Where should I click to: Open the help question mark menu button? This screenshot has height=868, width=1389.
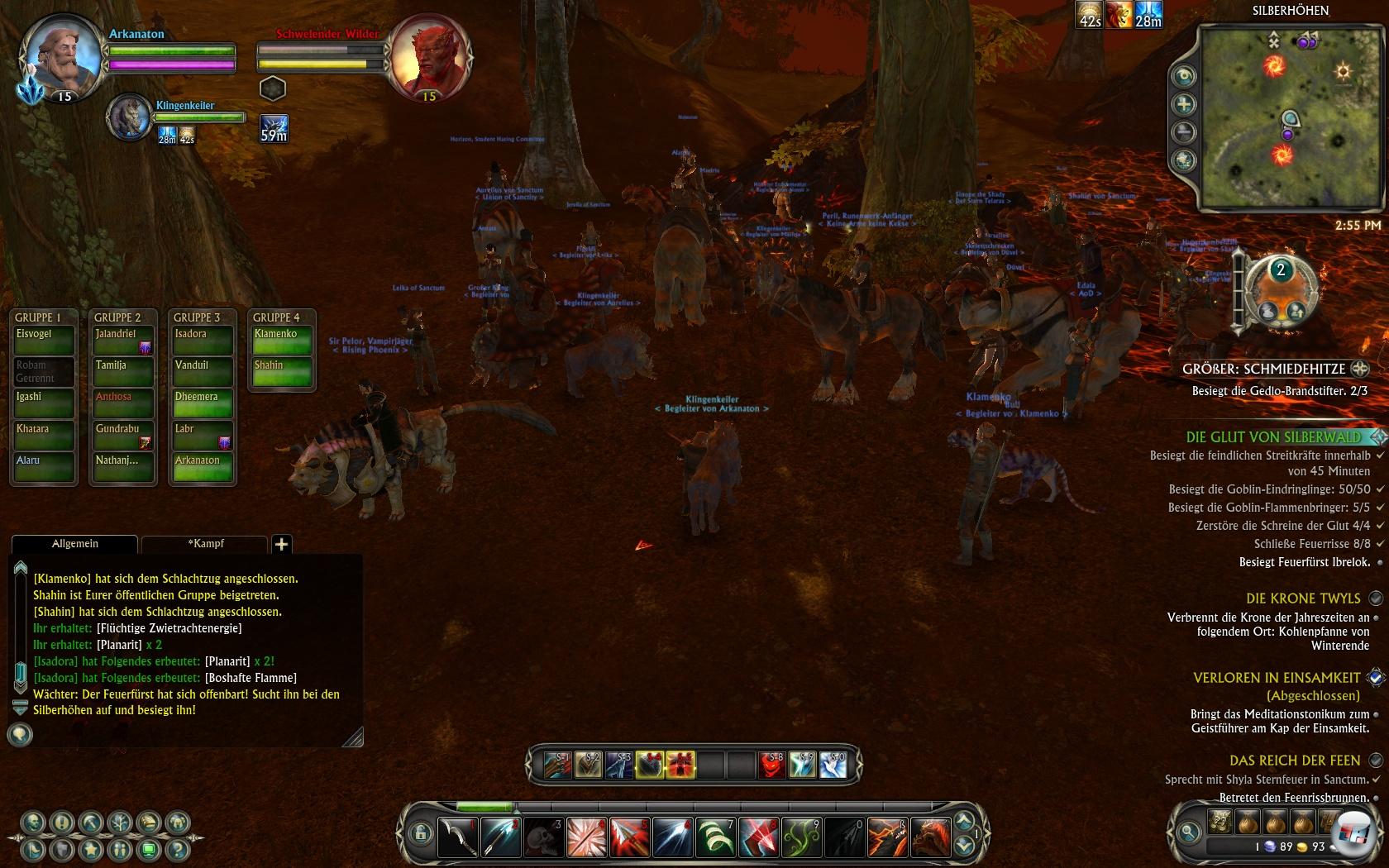point(177,849)
